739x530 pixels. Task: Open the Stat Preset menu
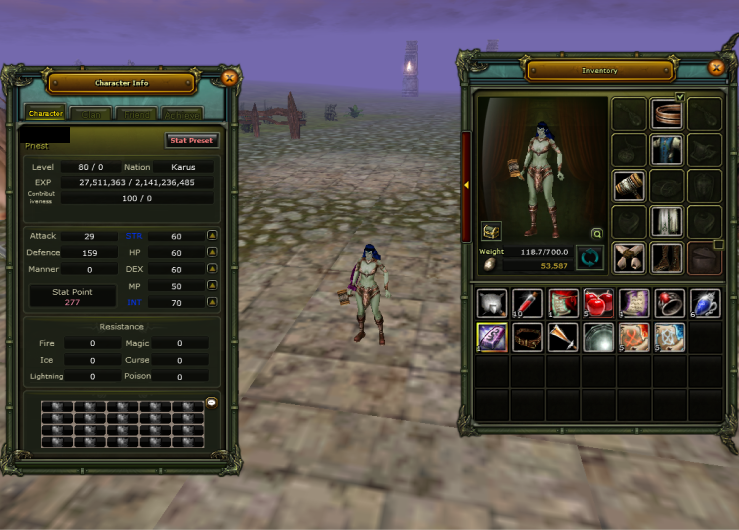pyautogui.click(x=191, y=141)
